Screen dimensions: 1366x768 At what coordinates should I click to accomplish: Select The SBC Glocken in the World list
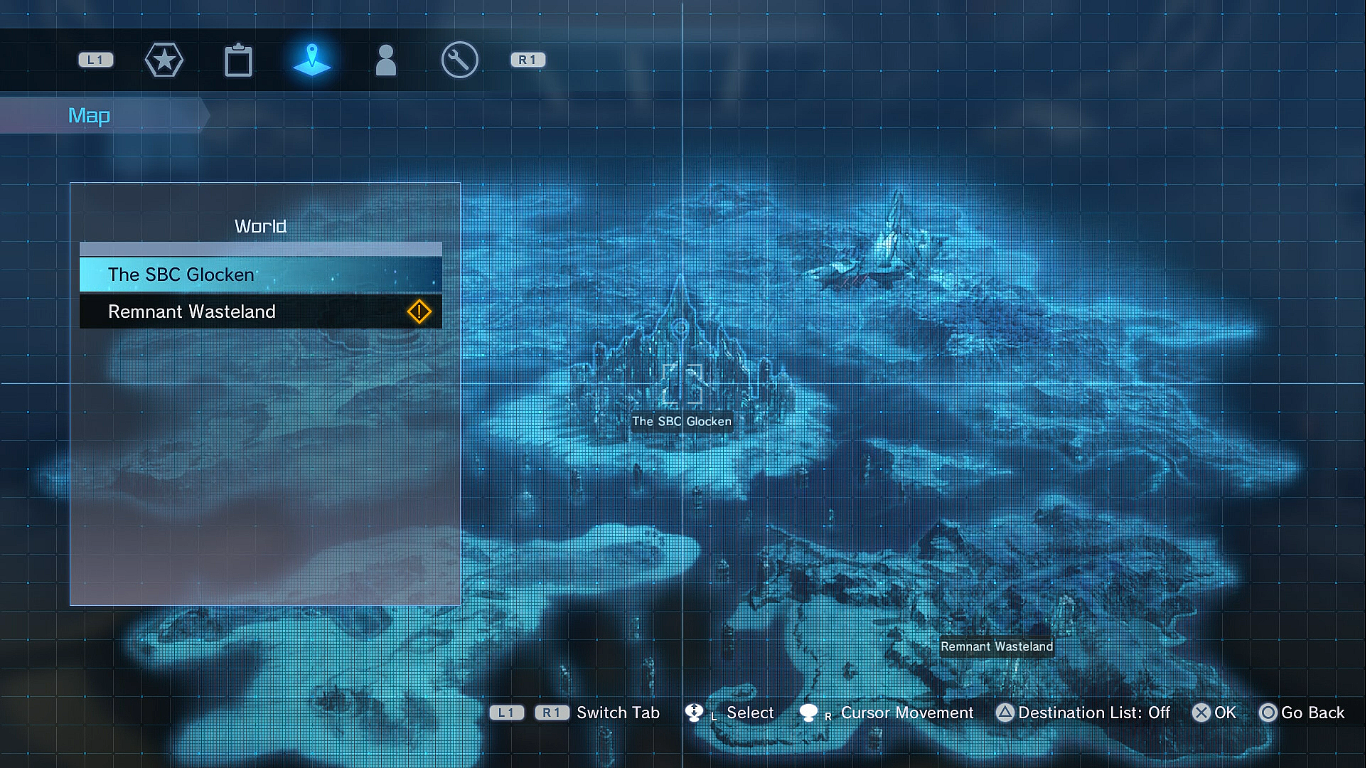(x=260, y=274)
